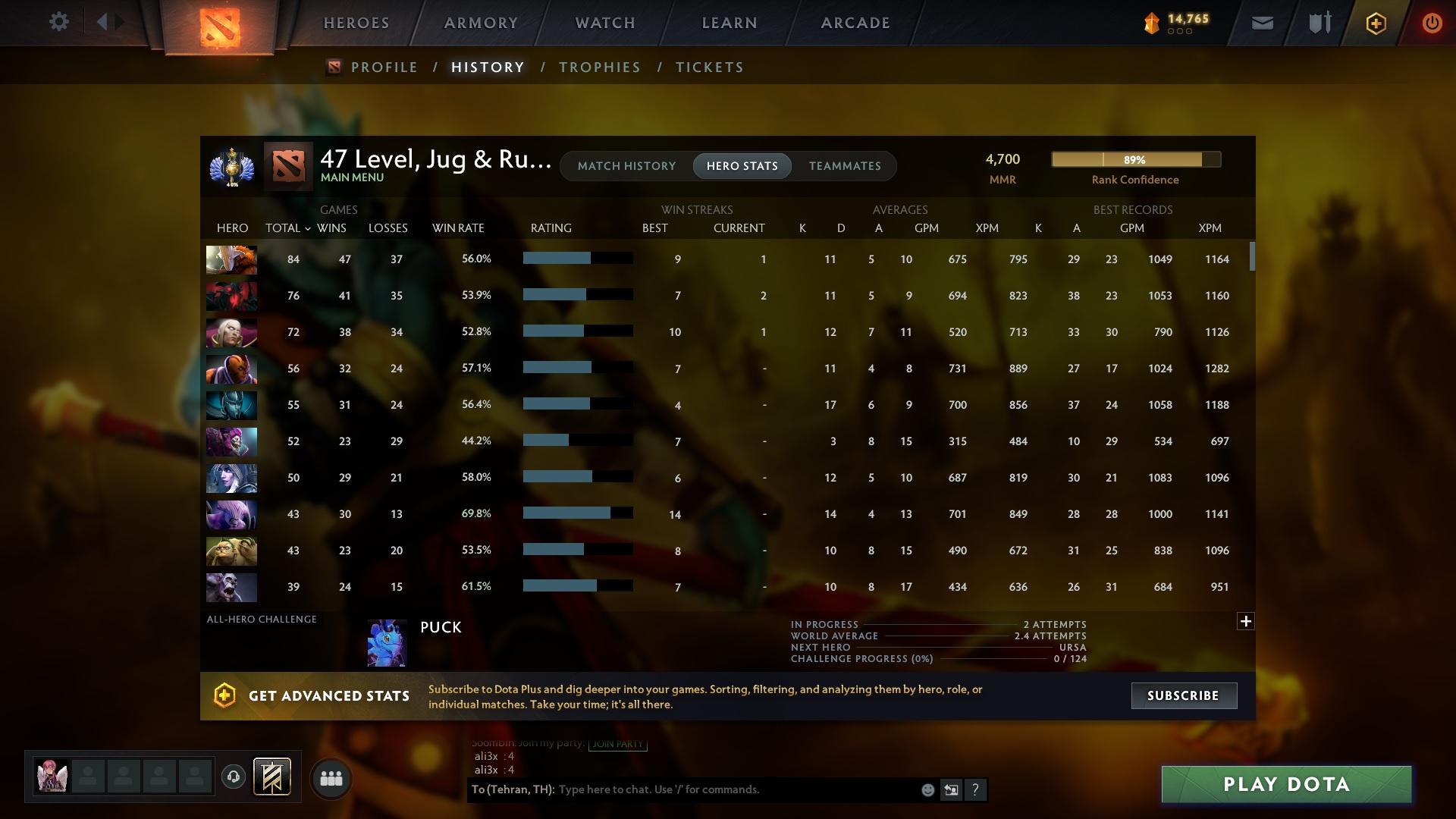The image size is (1456, 819).
Task: Switch to the TEAMMATES stats tab
Action: coord(844,165)
